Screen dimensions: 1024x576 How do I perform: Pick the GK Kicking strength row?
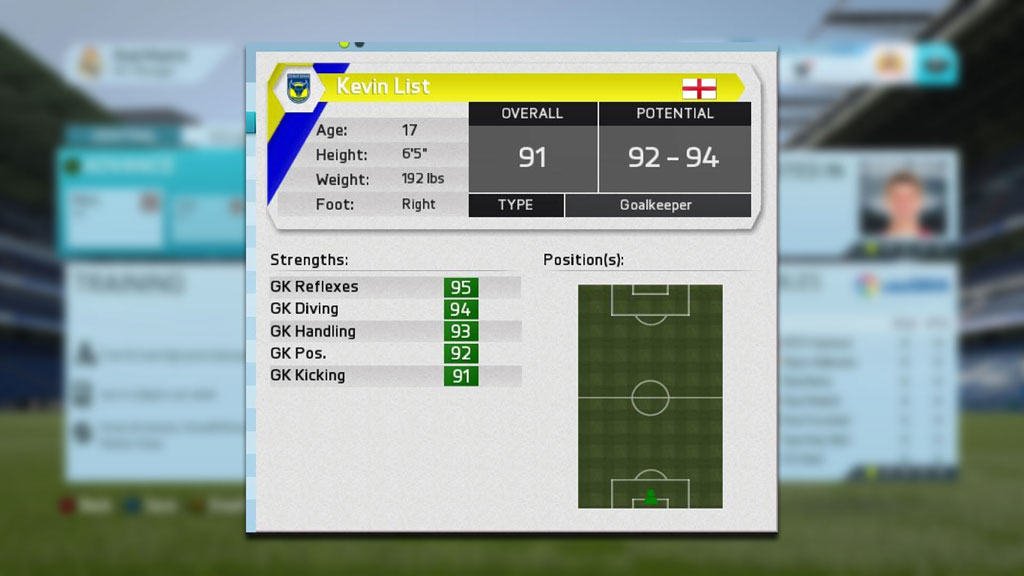tap(395, 376)
